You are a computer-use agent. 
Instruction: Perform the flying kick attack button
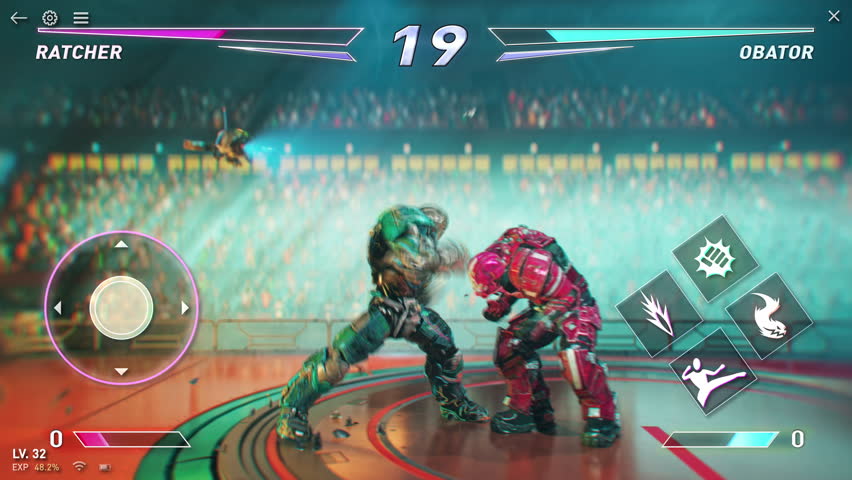coord(713,370)
